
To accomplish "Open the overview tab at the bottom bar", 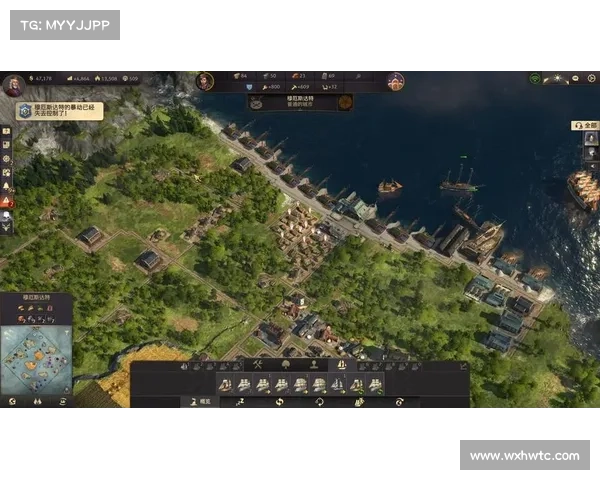I will pos(199,401).
